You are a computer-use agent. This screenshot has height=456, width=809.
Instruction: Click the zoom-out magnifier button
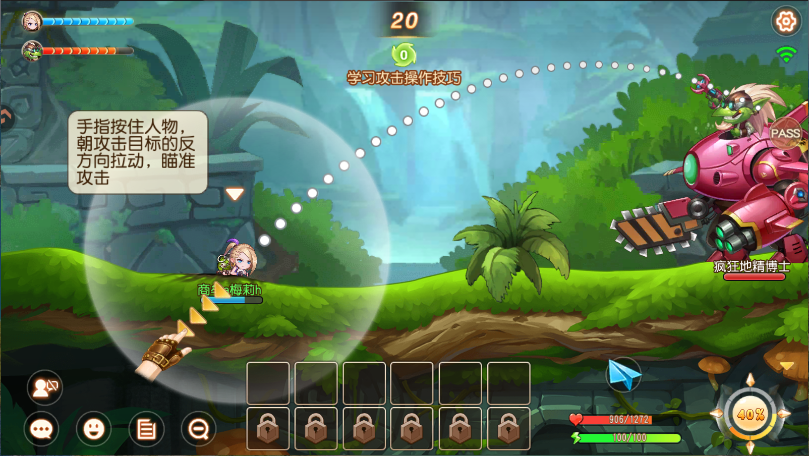click(199, 429)
